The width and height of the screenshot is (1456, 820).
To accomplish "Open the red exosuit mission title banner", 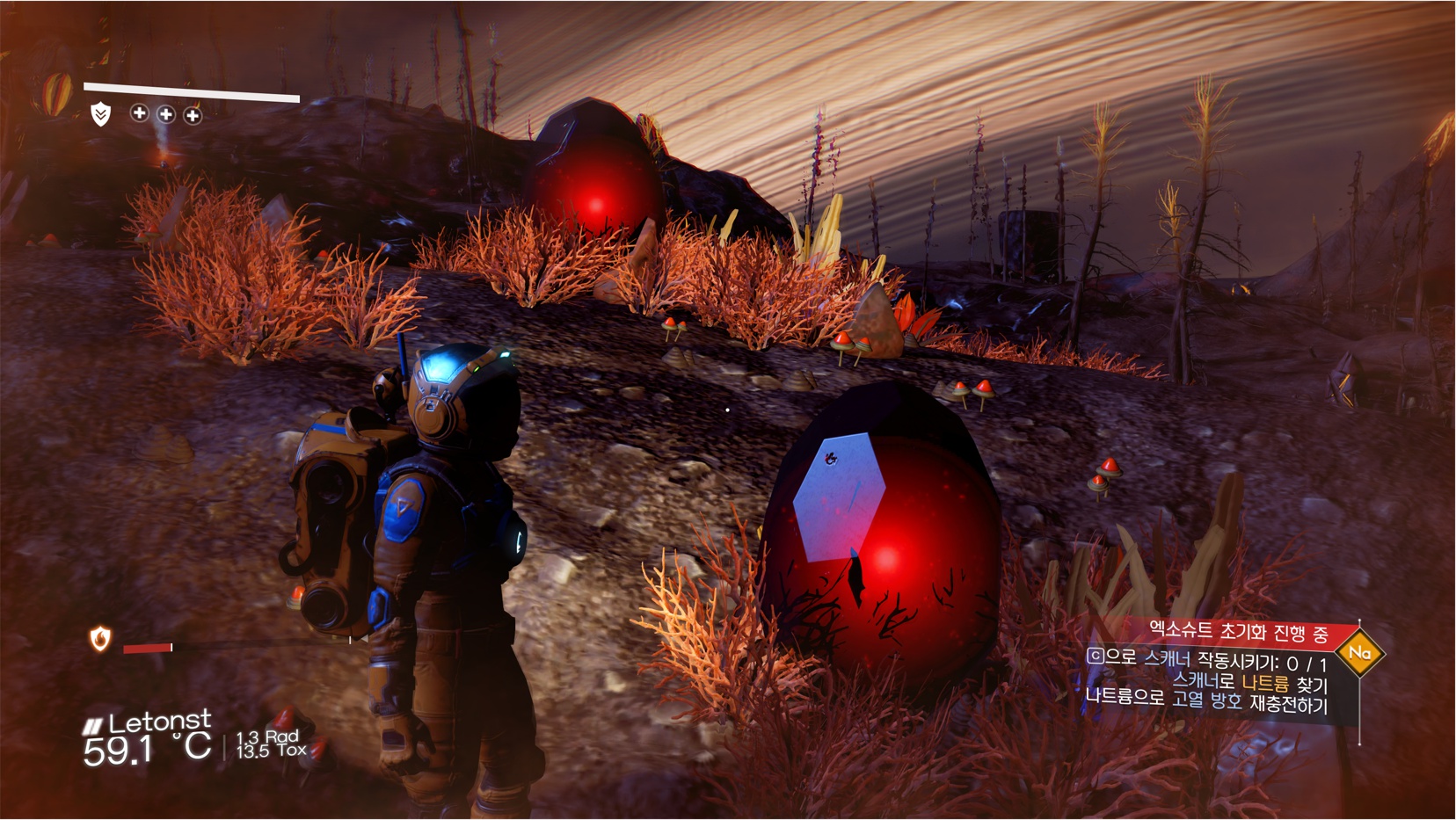I will [x=1240, y=631].
